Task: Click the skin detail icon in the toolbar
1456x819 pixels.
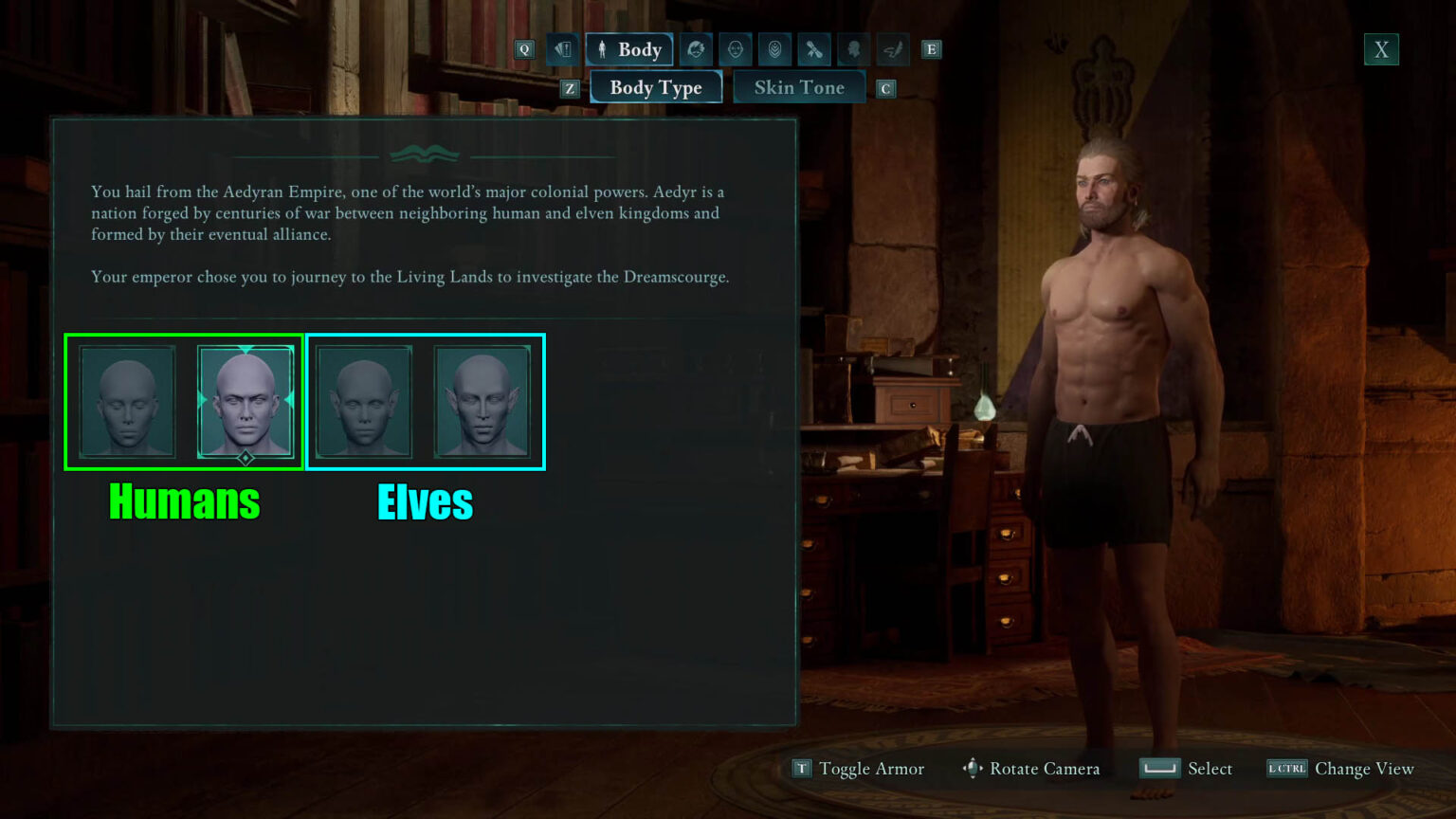Action: pos(774,49)
